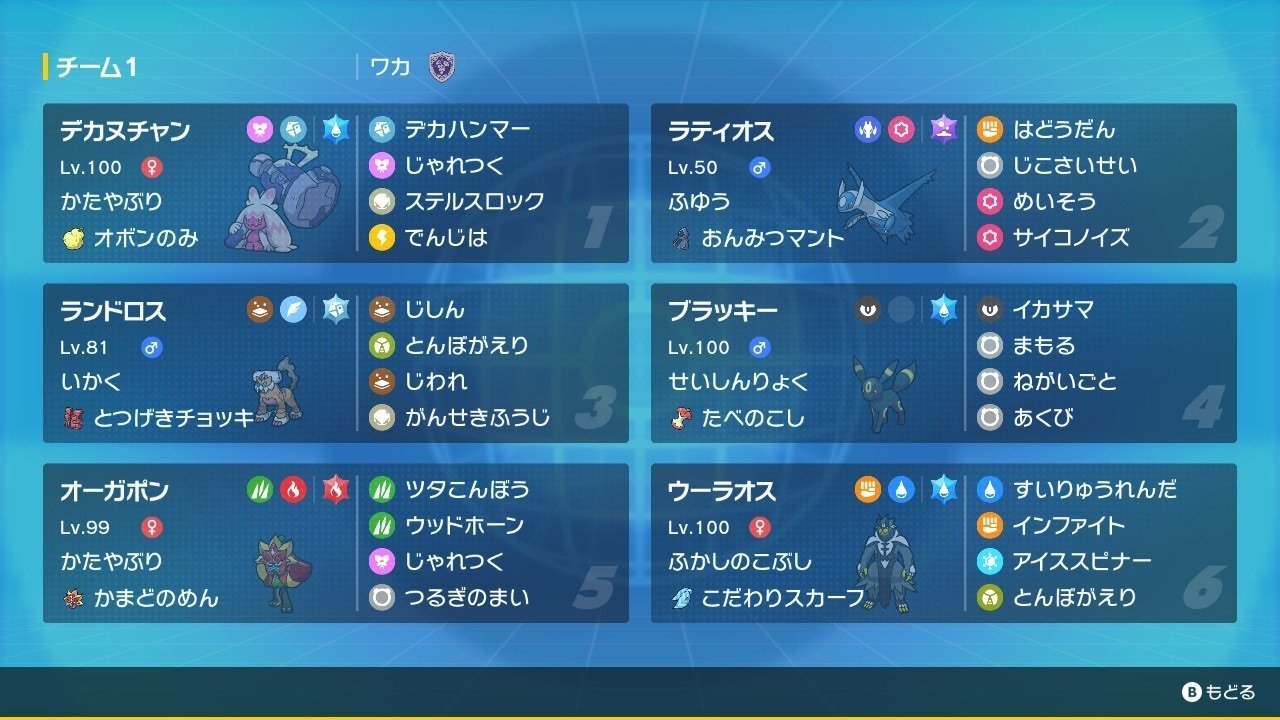The image size is (1280, 720).
Task: Click the Electric move icon beside でんじは
Action: click(x=382, y=238)
